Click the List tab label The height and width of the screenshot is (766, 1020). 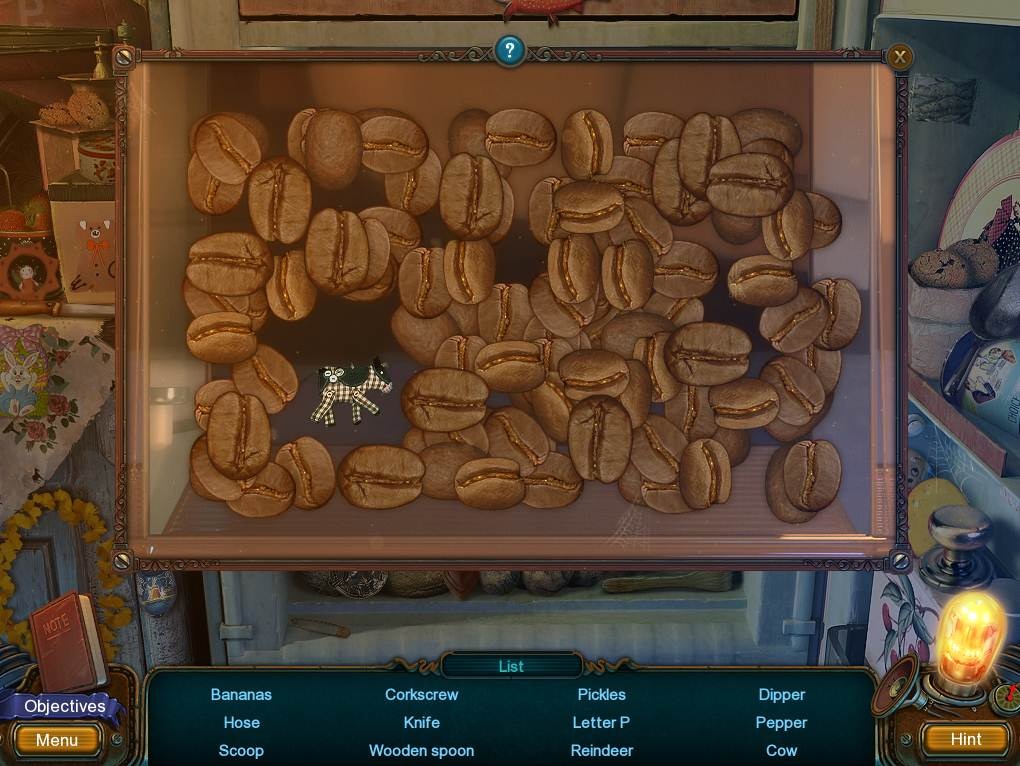click(x=511, y=666)
